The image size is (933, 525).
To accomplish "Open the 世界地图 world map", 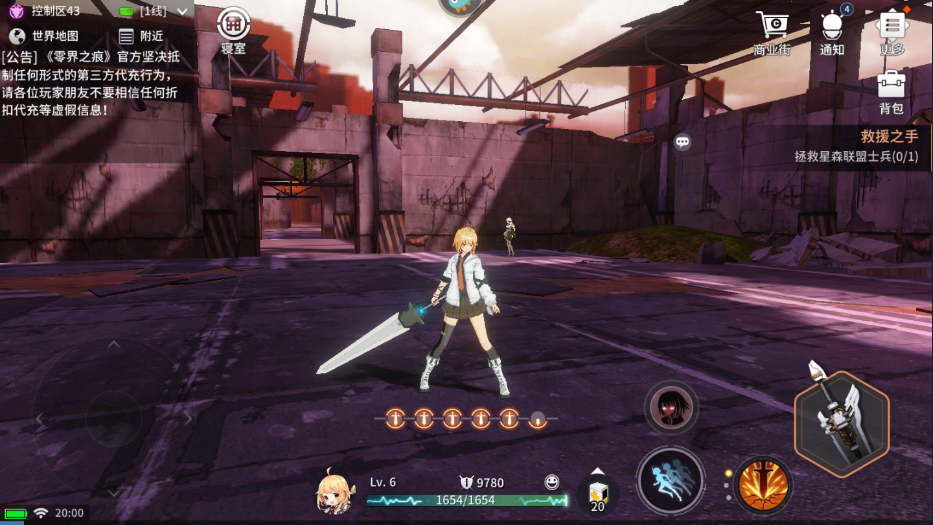I will pos(44,36).
